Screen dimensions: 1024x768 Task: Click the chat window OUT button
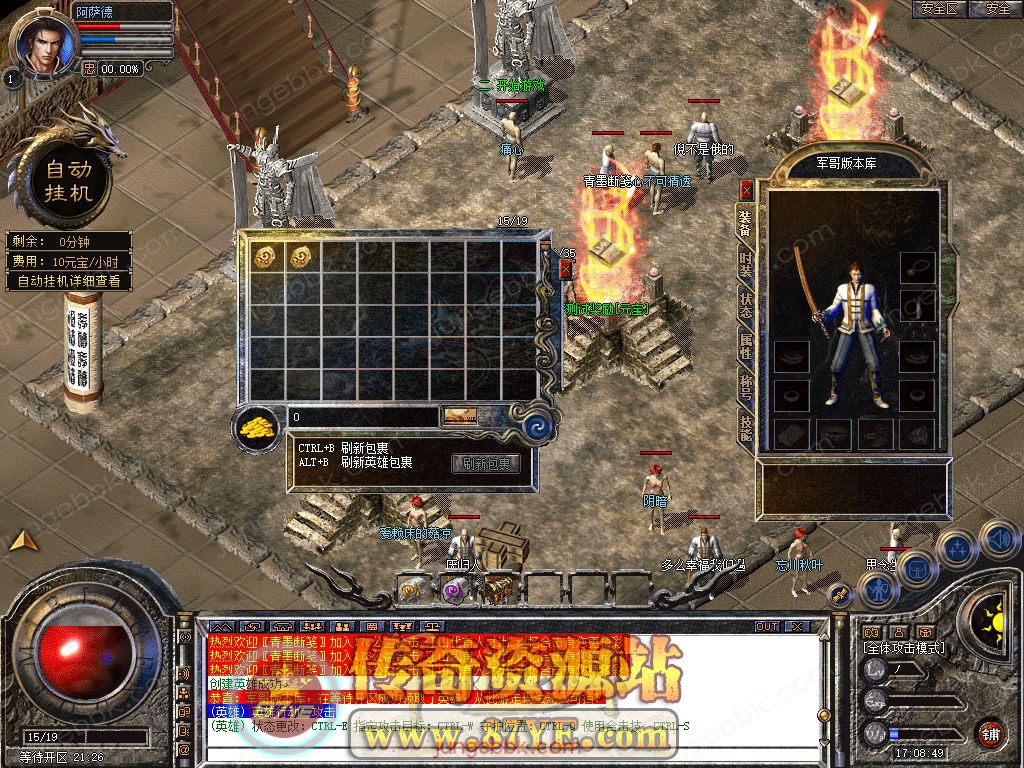point(767,626)
